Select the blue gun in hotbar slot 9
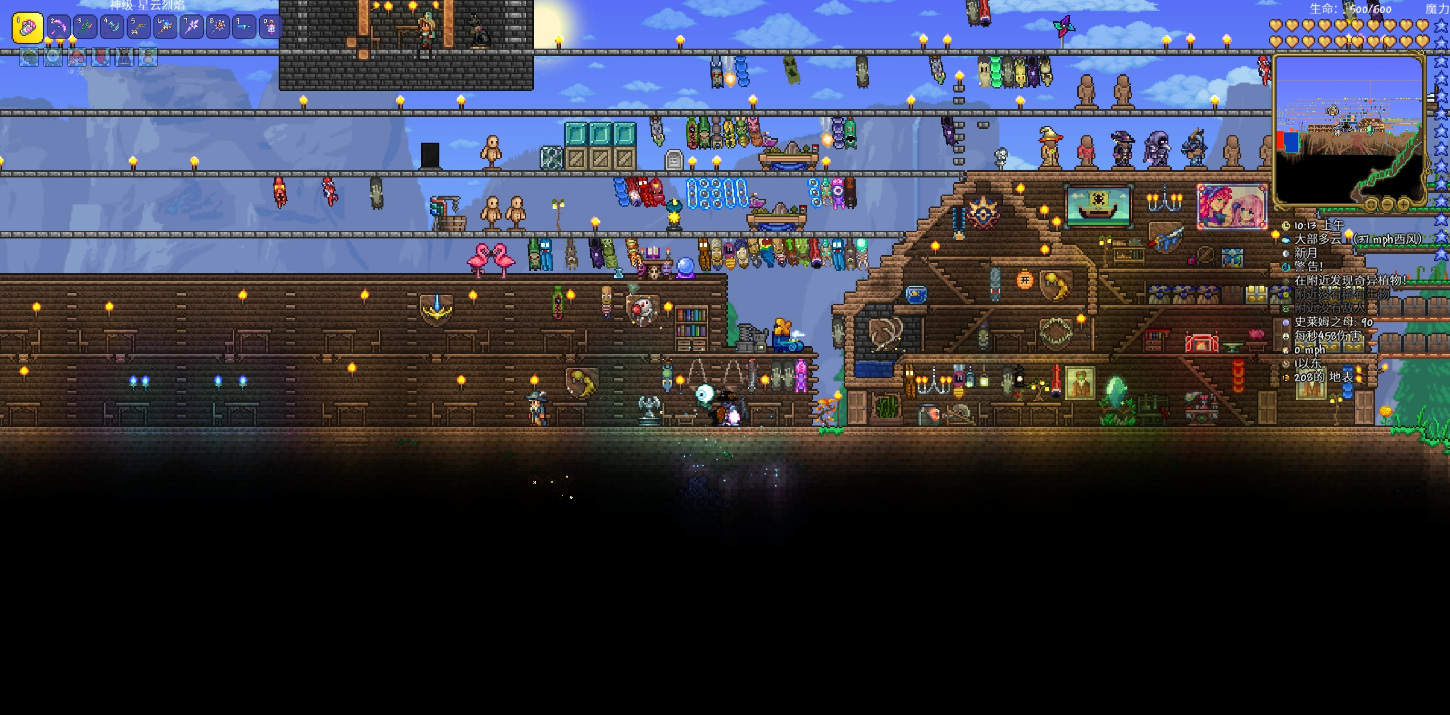Screen dimensions: 1450x715 coord(245,26)
